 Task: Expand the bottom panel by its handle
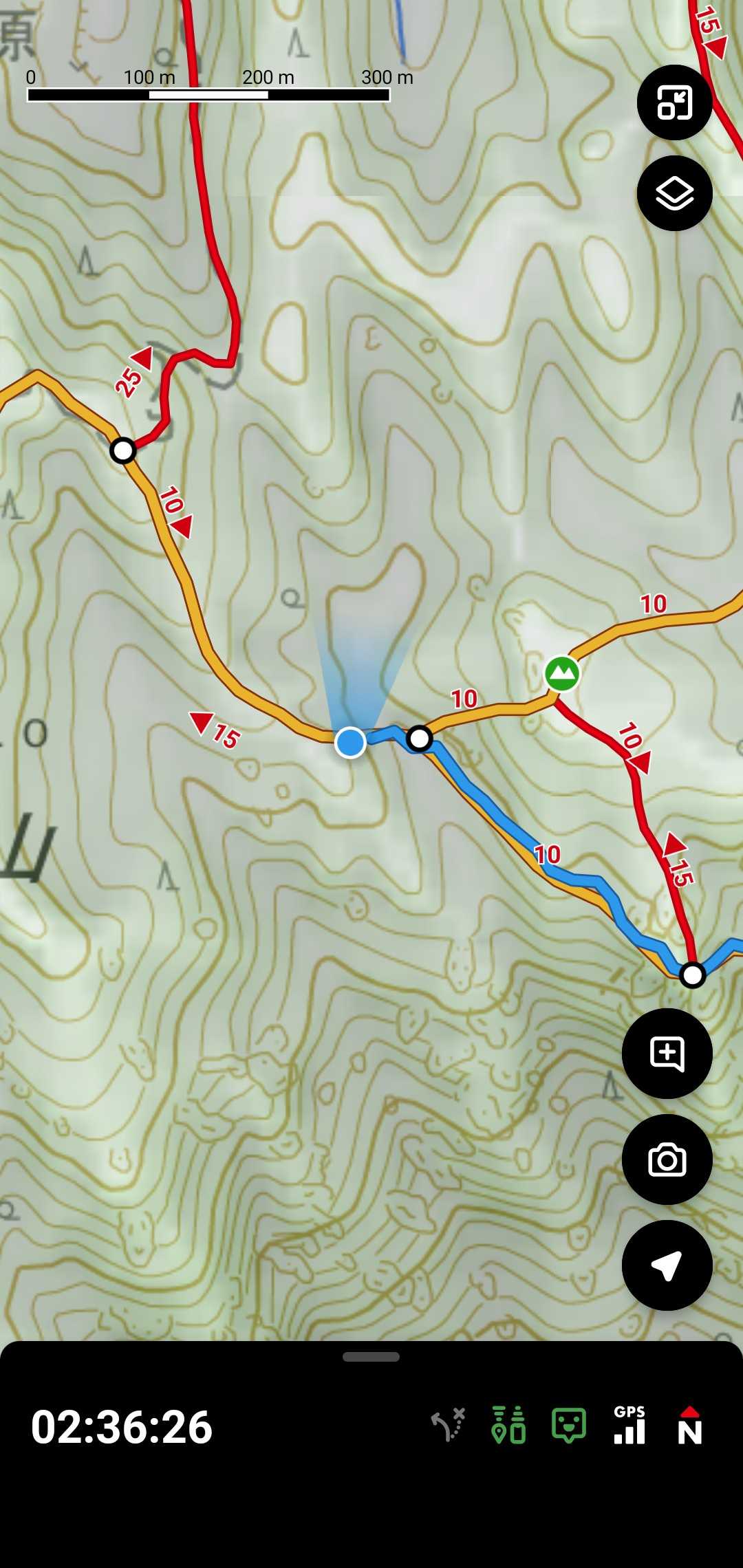371,1357
